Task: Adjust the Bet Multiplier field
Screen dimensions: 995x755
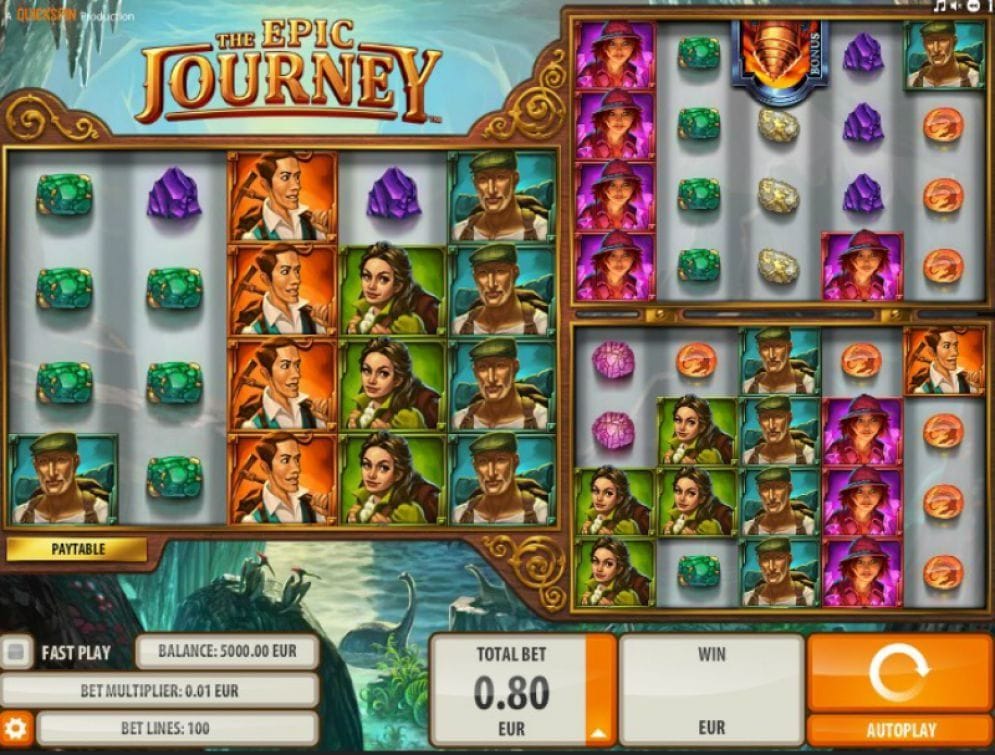Action: click(x=160, y=690)
